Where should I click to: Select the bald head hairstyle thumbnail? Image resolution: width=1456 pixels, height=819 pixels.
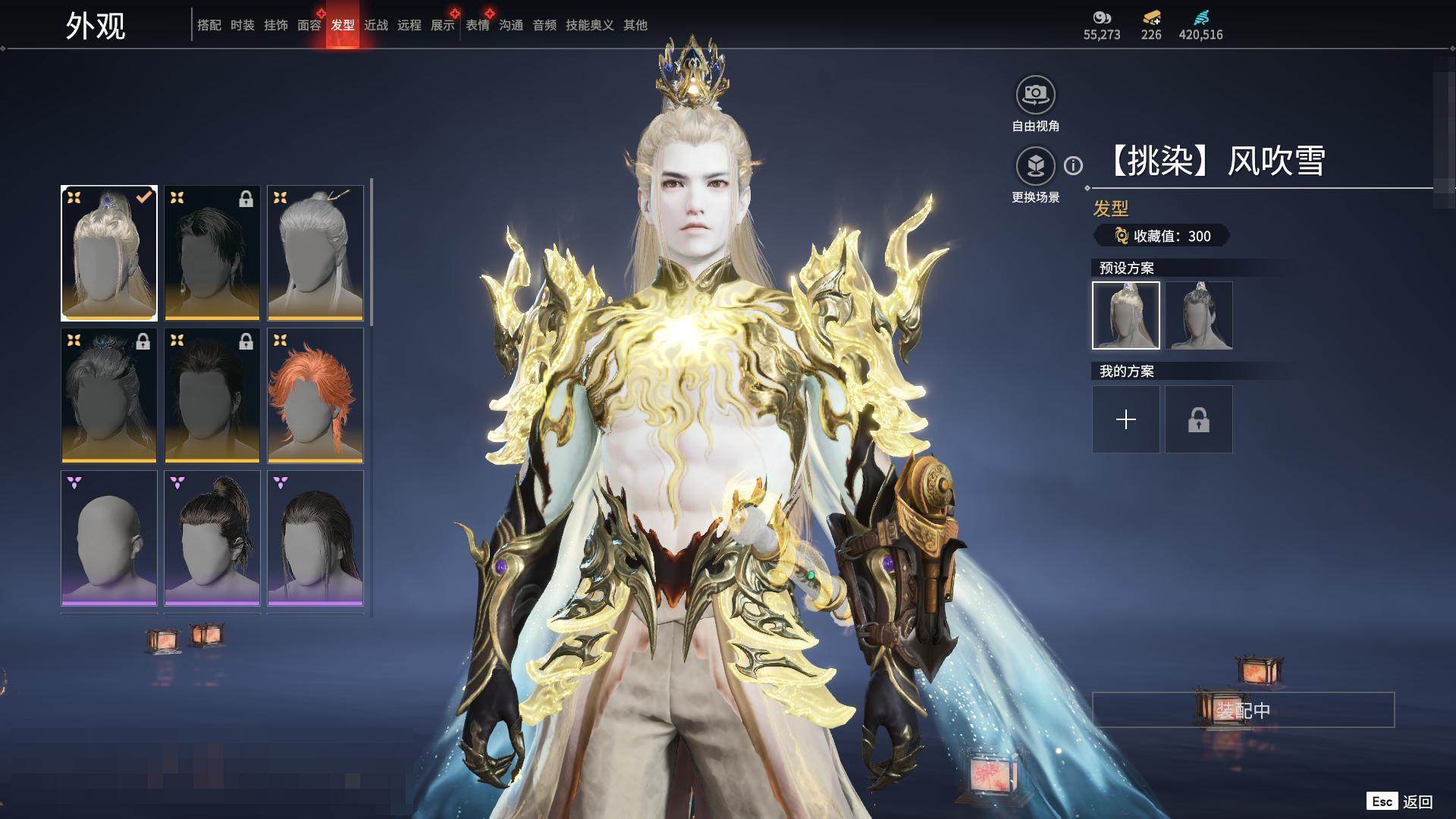(109, 538)
